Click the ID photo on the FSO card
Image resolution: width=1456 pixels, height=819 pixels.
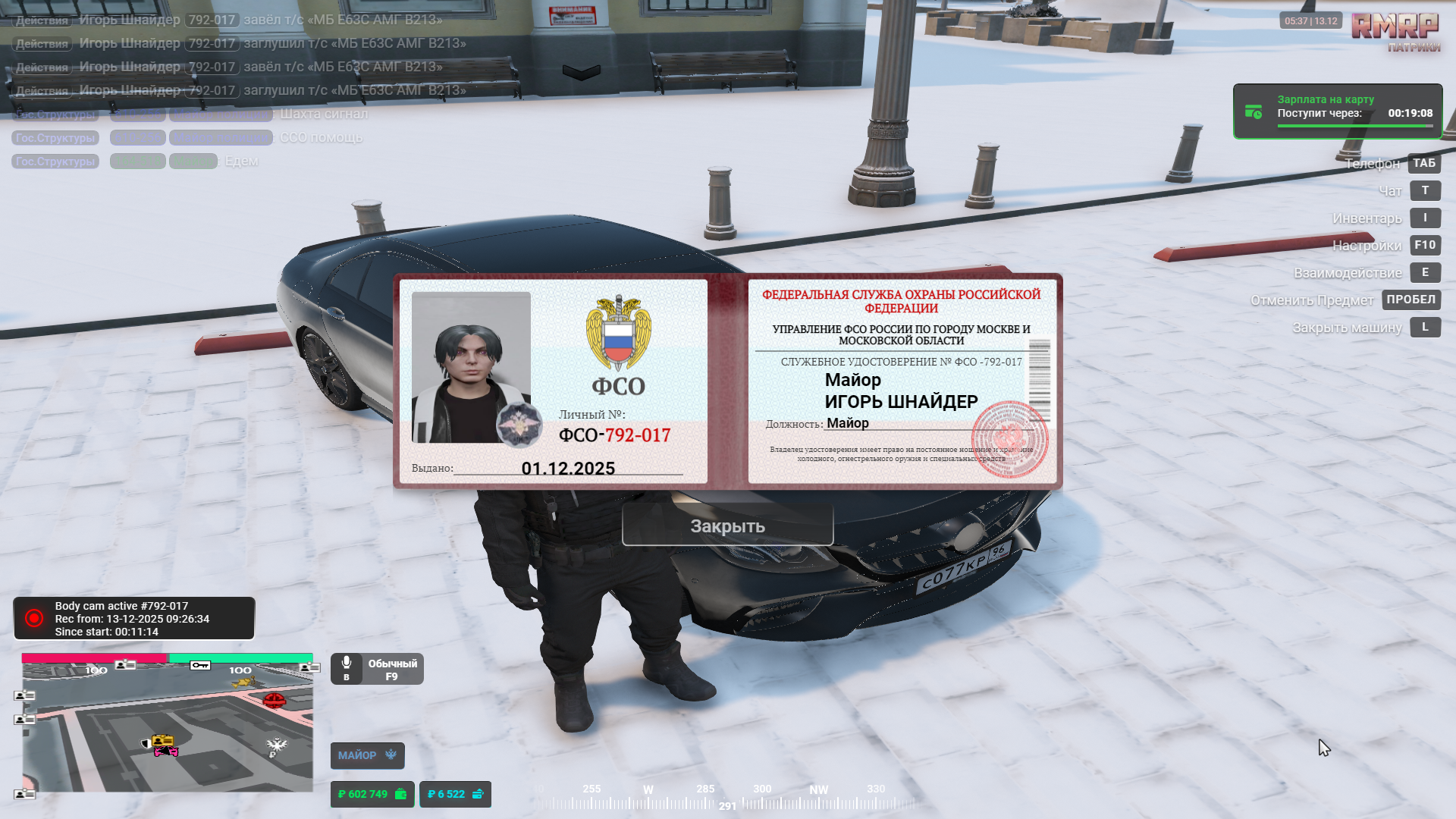471,368
